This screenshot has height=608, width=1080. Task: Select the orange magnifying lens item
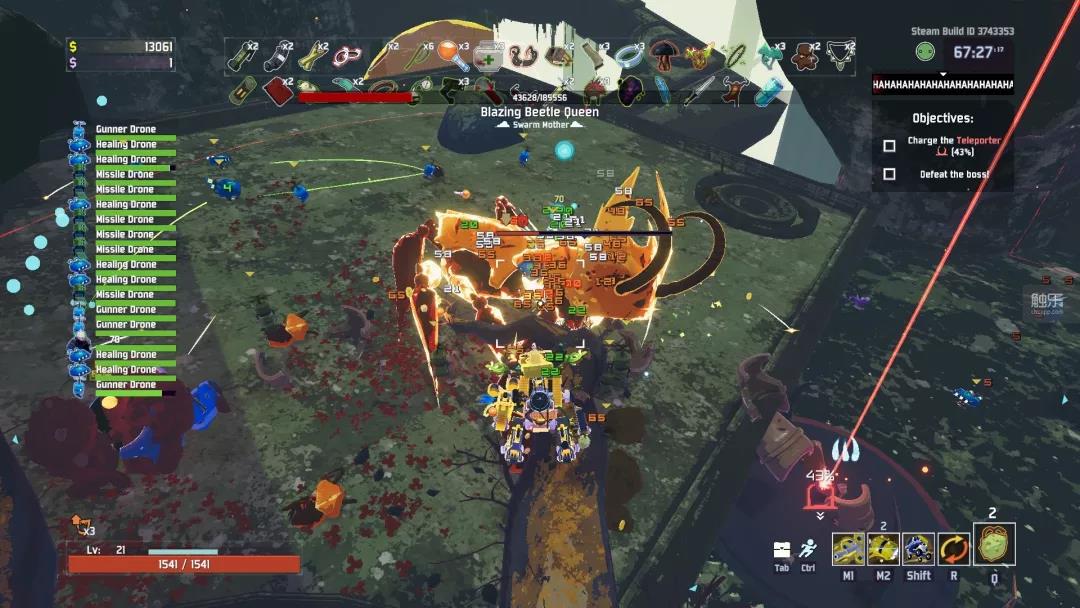tap(452, 54)
